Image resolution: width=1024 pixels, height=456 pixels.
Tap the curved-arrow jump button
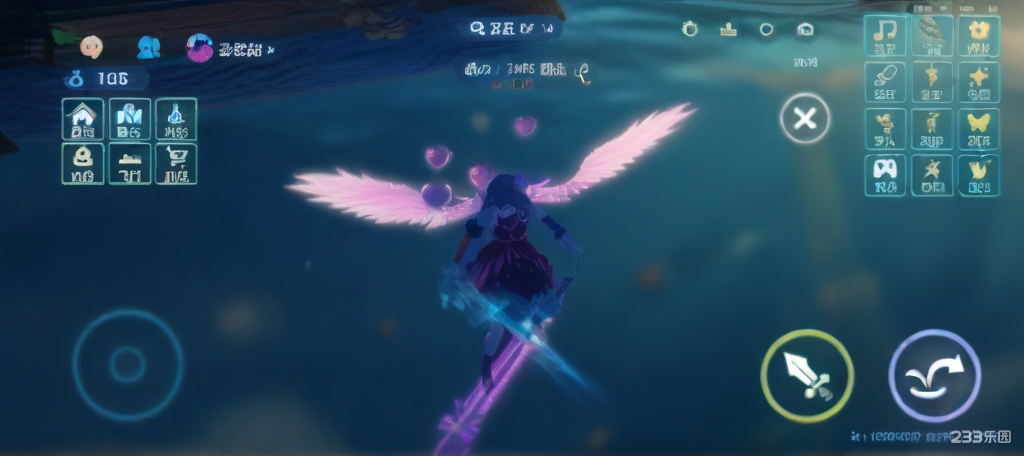tap(934, 375)
